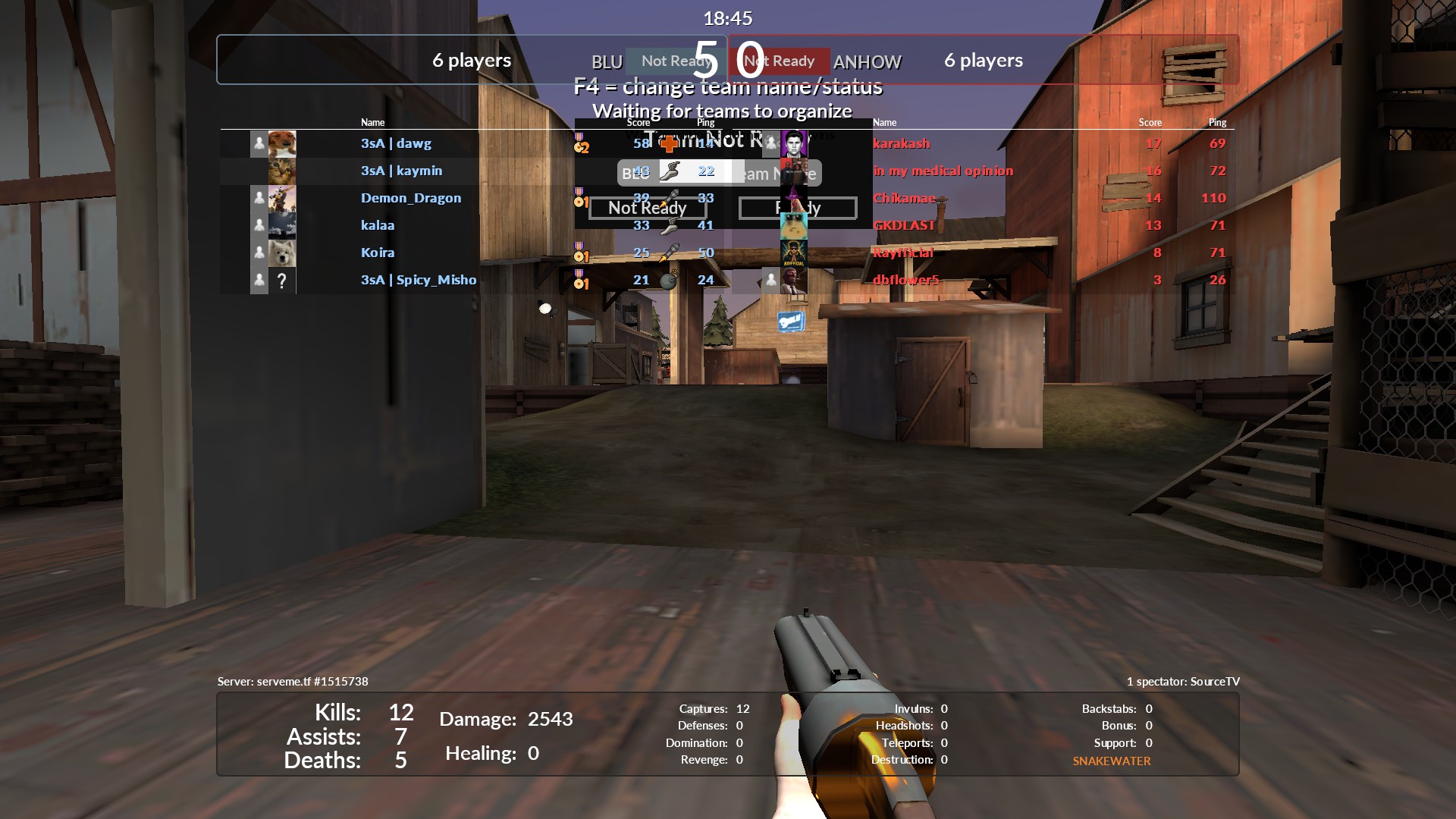Choose Demon_Dragon in the scoreboard

click(410, 198)
